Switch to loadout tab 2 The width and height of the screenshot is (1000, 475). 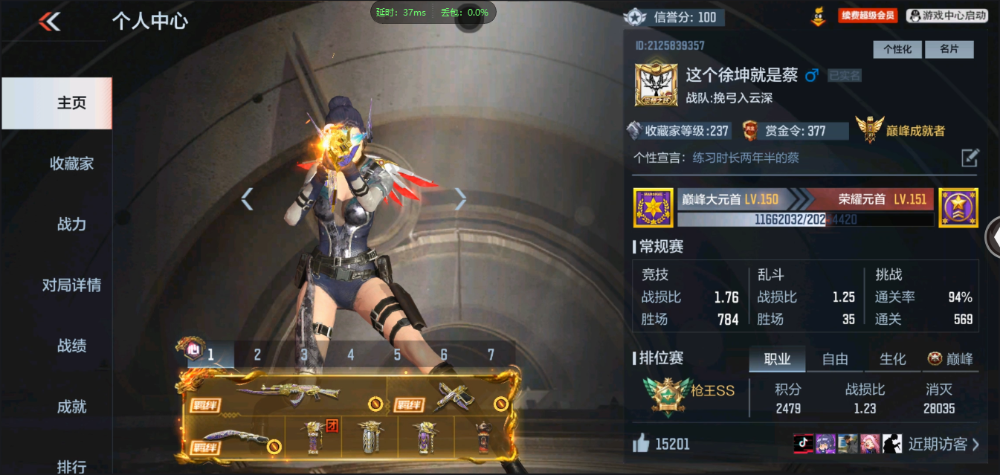pyautogui.click(x=257, y=354)
